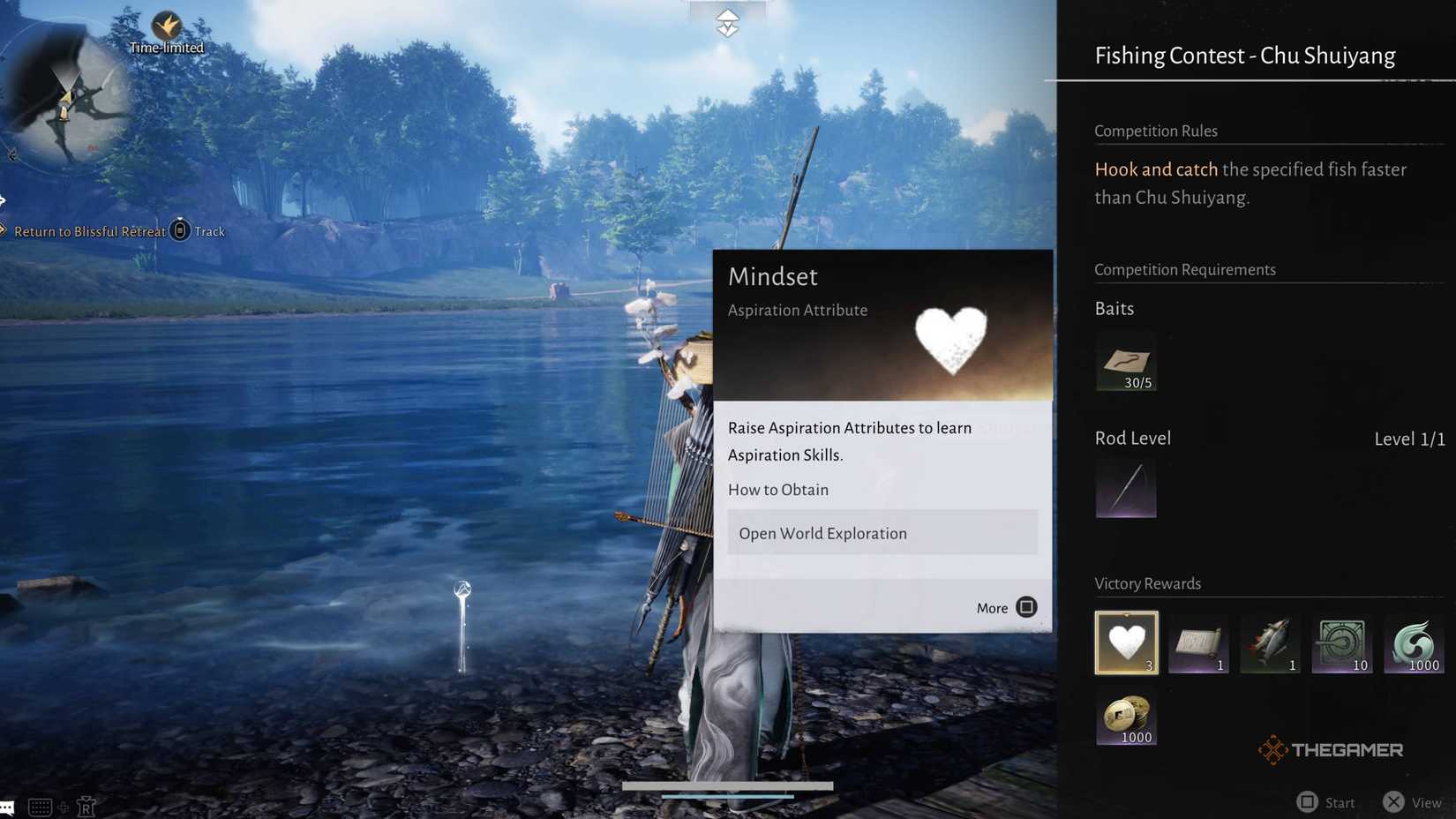Click the fish-shaped bait icon under Baits
Image resolution: width=1456 pixels, height=819 pixels.
coord(1126,361)
